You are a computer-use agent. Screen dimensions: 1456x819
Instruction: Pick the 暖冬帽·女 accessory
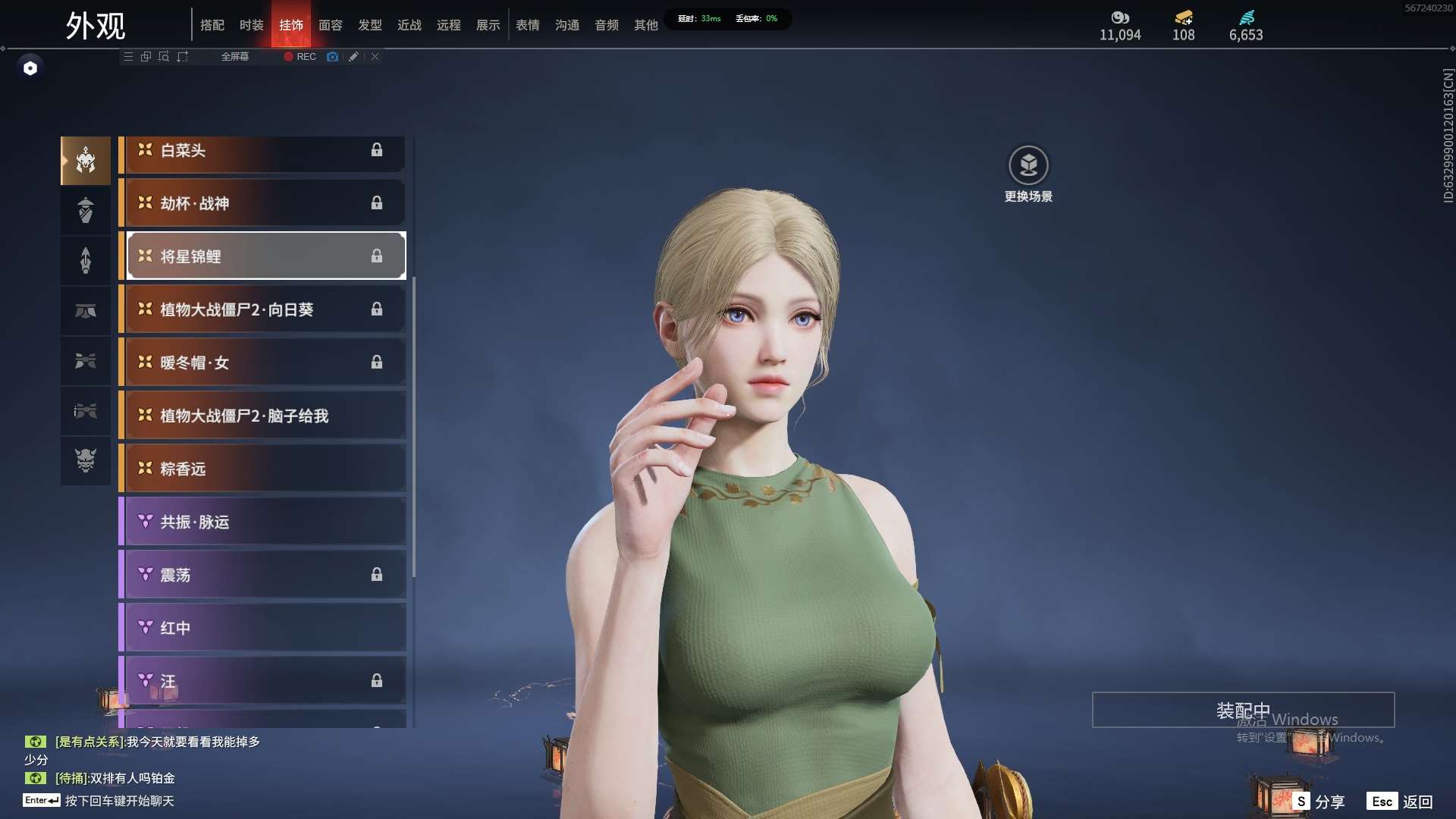(x=262, y=362)
